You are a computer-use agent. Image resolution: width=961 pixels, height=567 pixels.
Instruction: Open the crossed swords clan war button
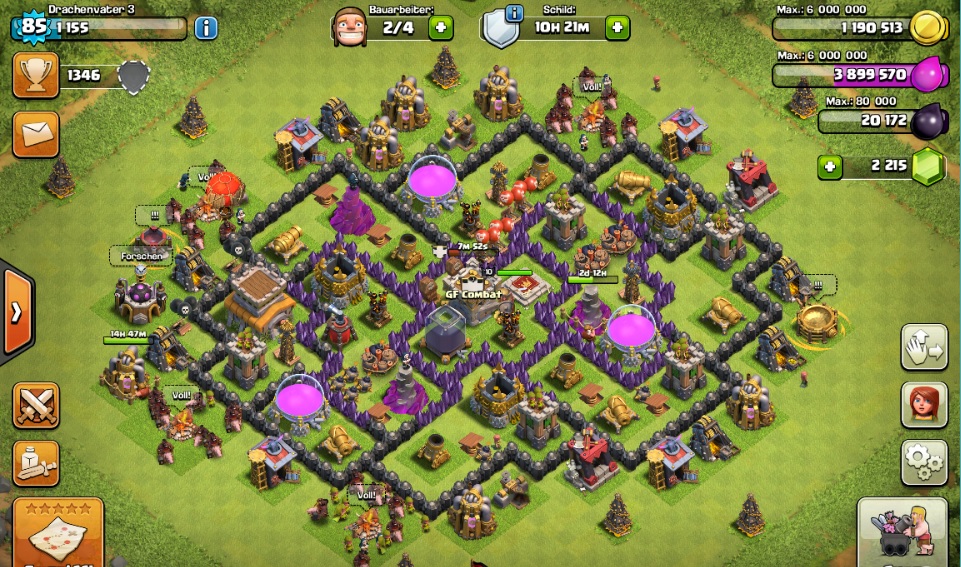coord(35,405)
